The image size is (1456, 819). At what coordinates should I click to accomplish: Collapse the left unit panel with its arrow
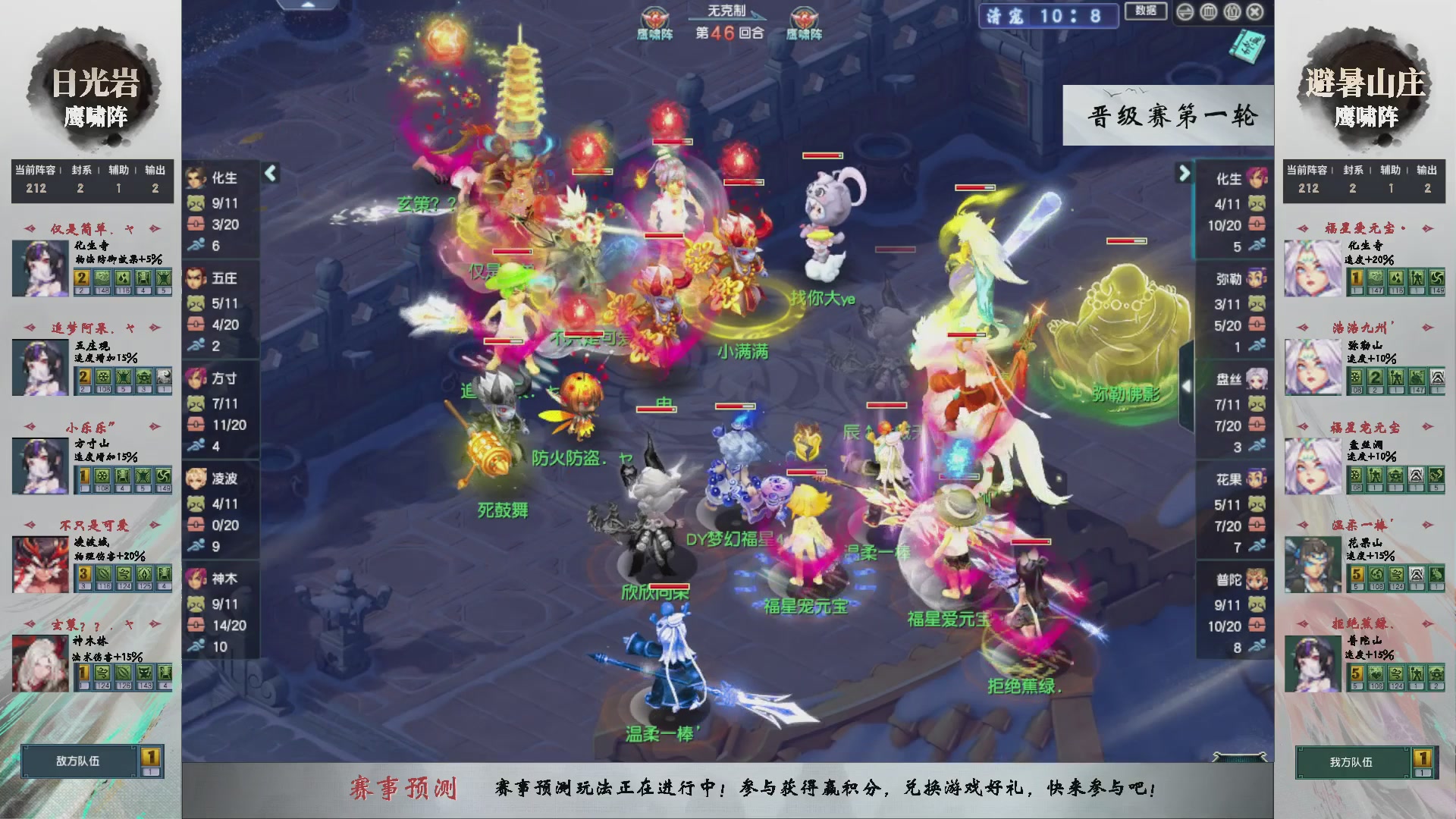[x=269, y=173]
